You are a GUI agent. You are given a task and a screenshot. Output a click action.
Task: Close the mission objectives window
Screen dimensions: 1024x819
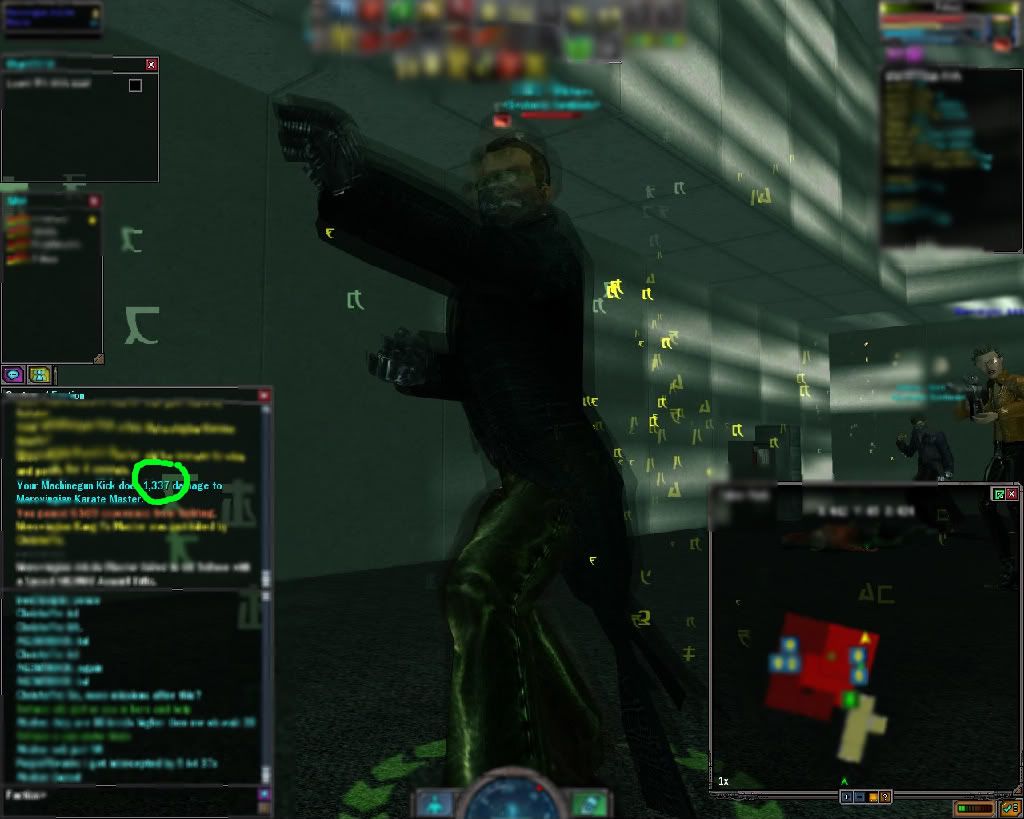[151, 64]
